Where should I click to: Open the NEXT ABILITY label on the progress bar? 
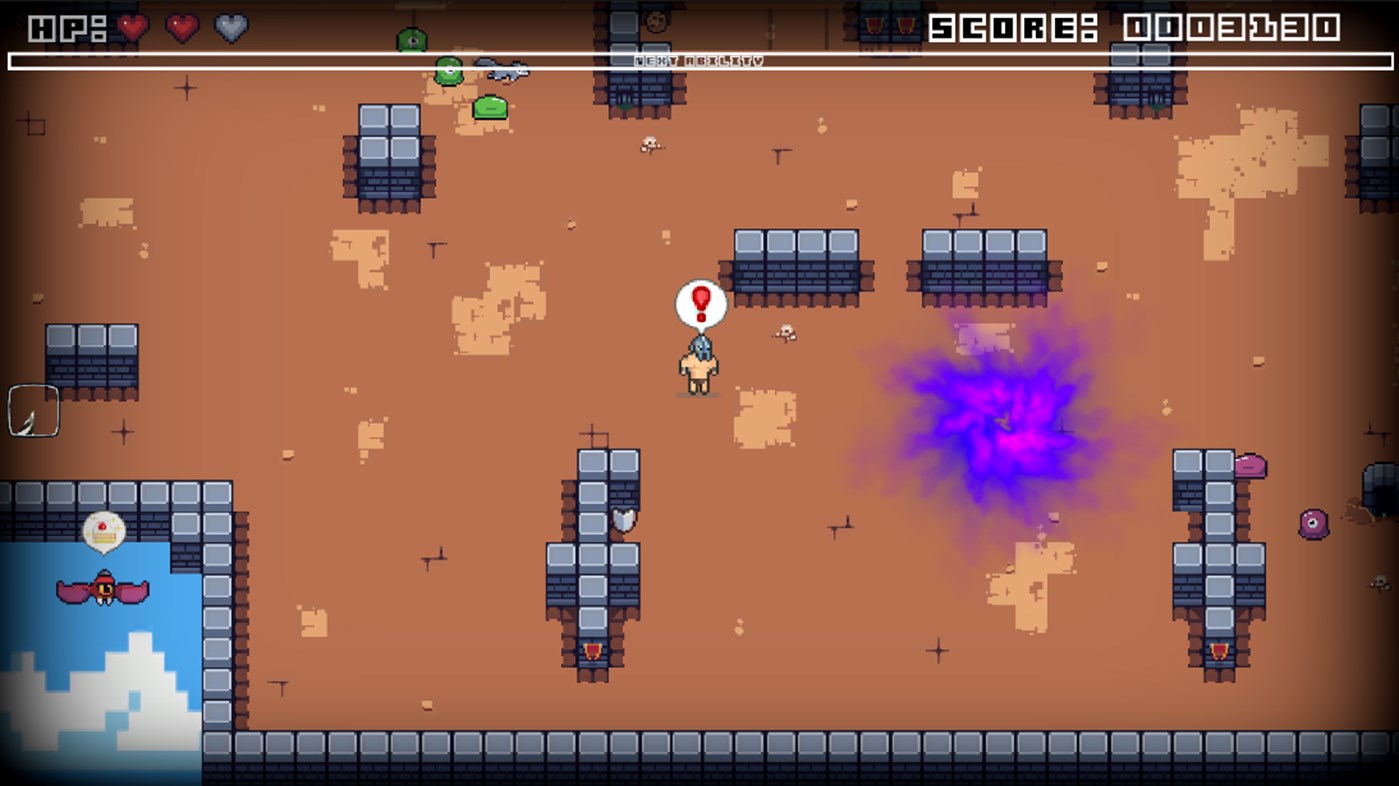pos(699,61)
